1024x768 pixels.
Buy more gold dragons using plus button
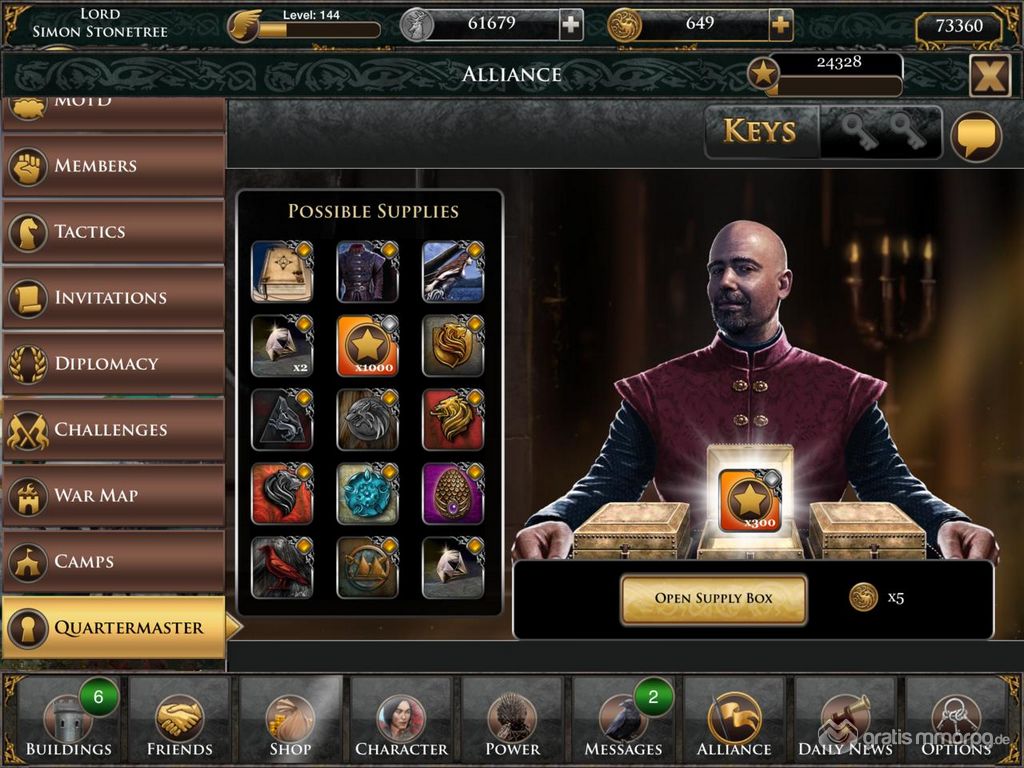pos(781,25)
